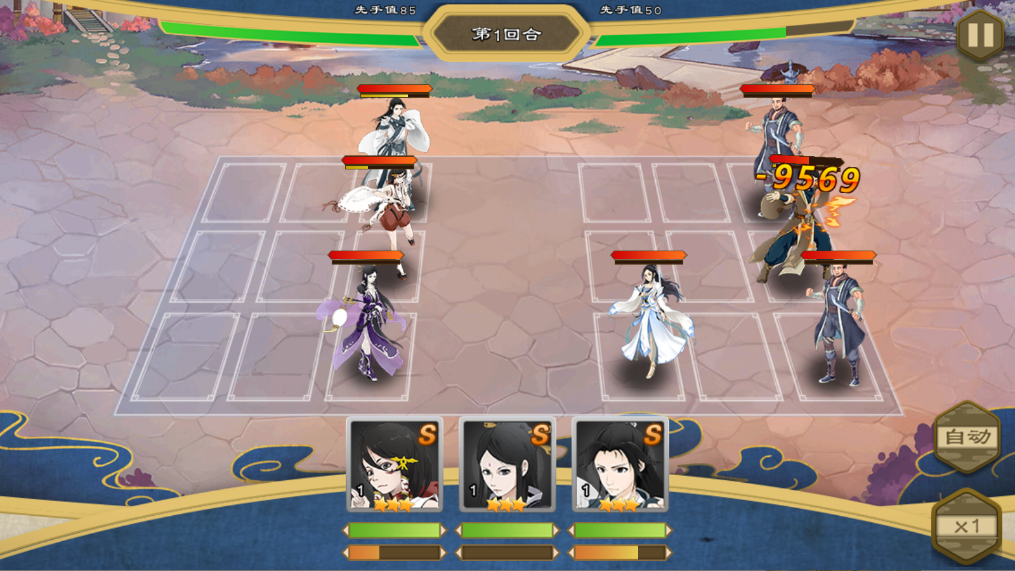Image resolution: width=1015 pixels, height=571 pixels.
Task: Select the hero portrait with the gold hair ornament
Action: click(395, 464)
